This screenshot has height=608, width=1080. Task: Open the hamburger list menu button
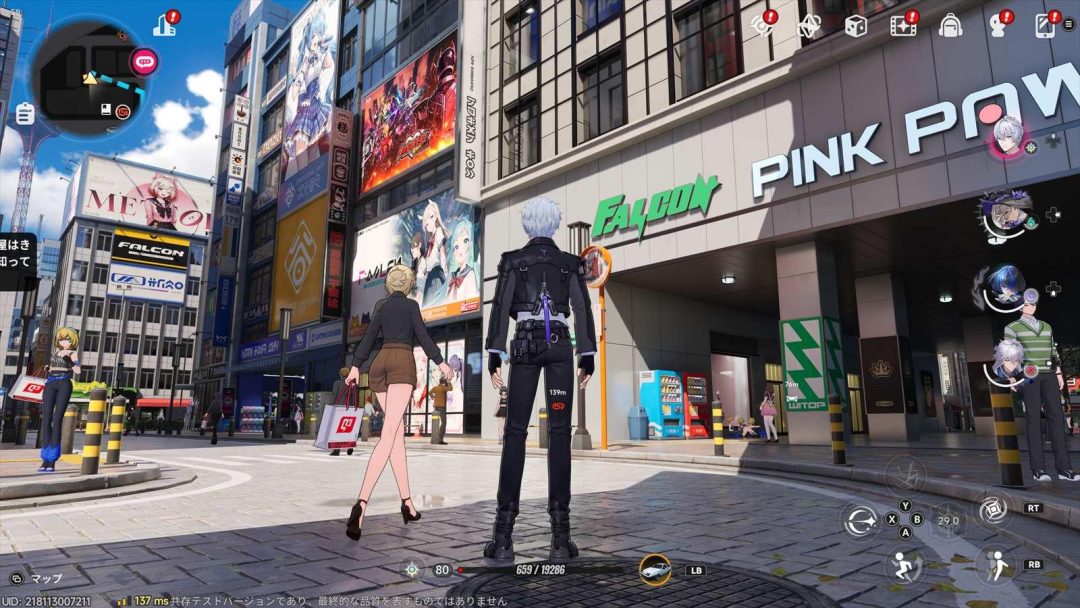click(x=1069, y=24)
